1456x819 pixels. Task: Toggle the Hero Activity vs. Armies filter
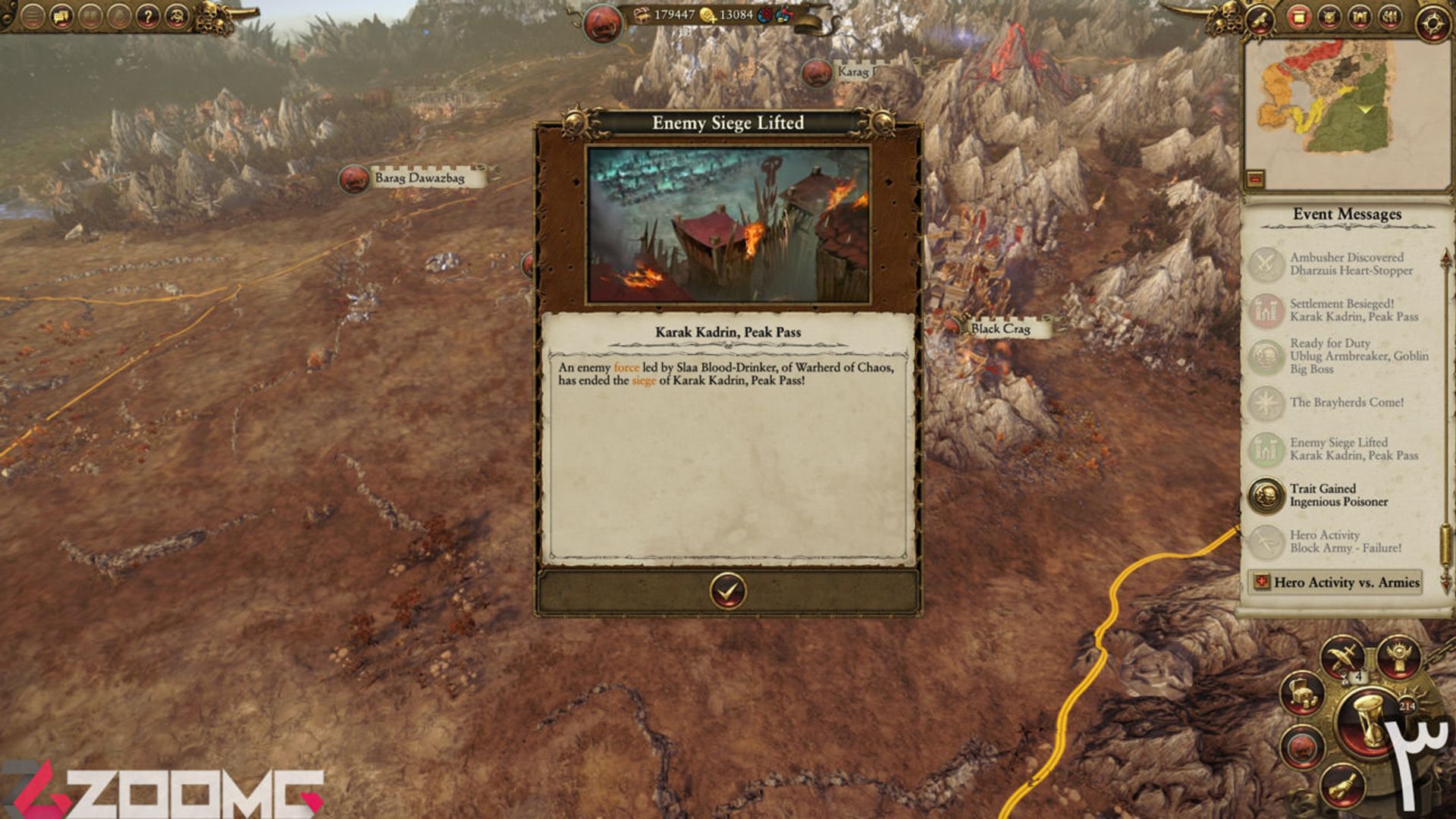click(1335, 582)
